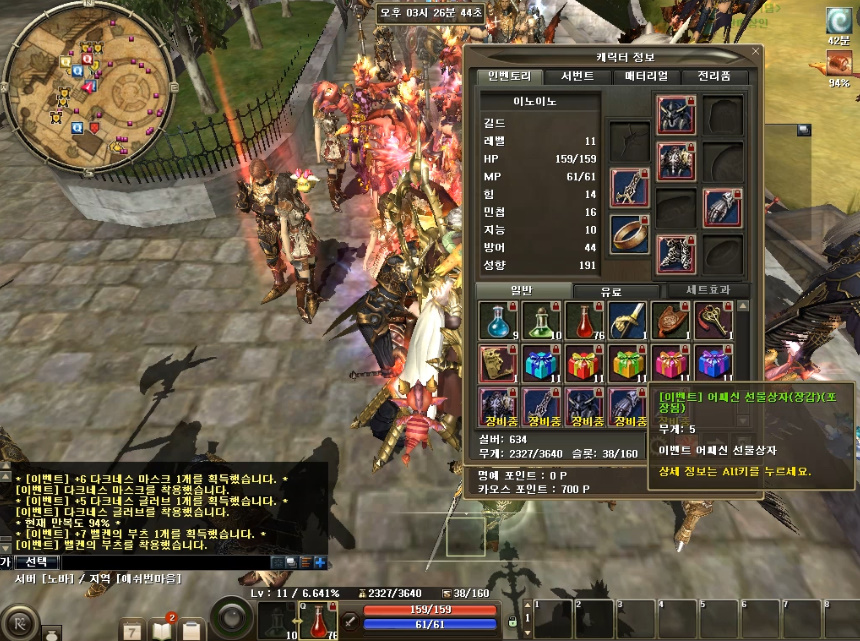Select the equipped gold ring slot

(x=629, y=233)
